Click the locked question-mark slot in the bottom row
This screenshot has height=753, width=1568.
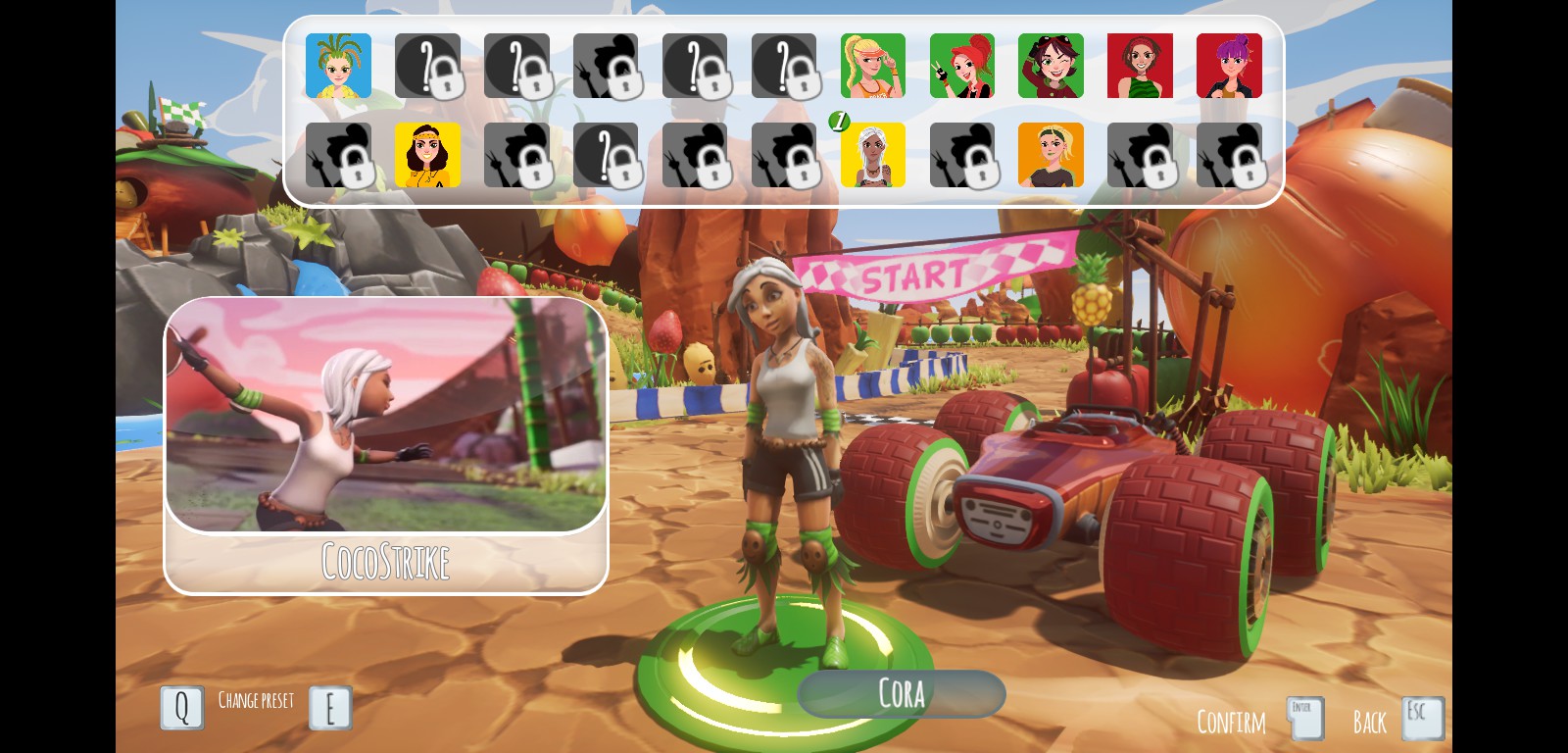605,155
